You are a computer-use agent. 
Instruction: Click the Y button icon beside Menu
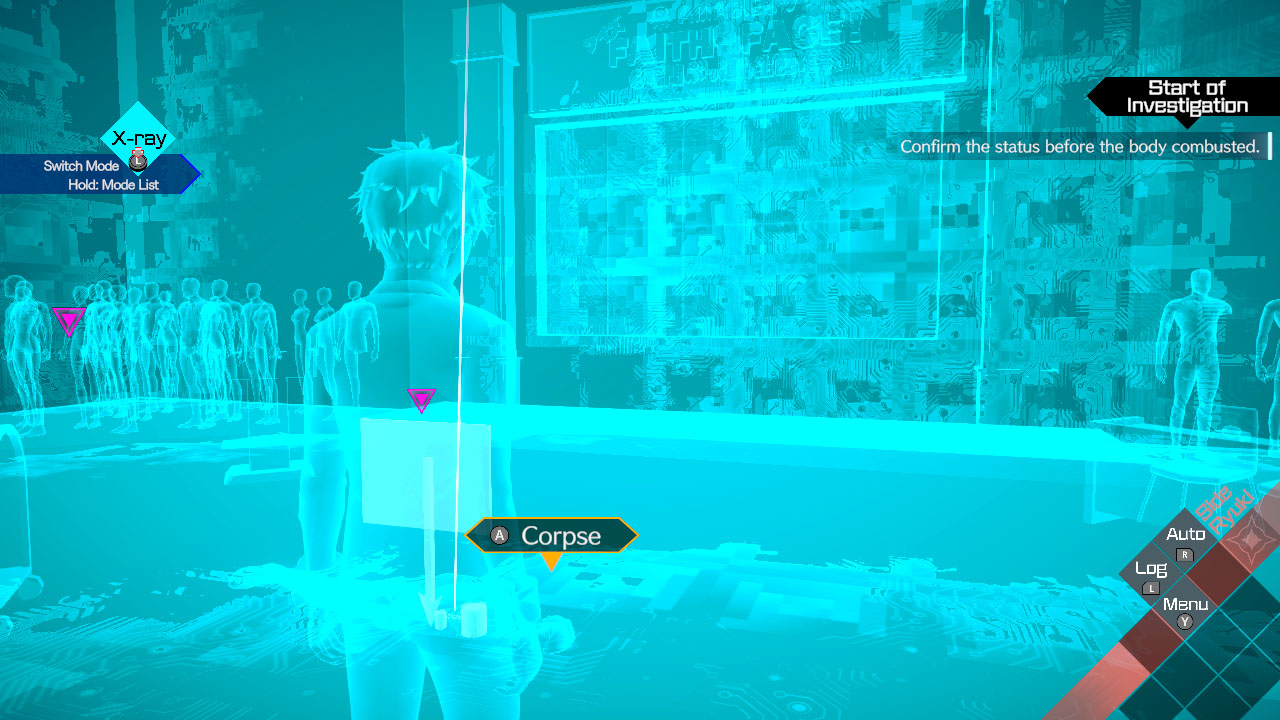[x=1184, y=621]
